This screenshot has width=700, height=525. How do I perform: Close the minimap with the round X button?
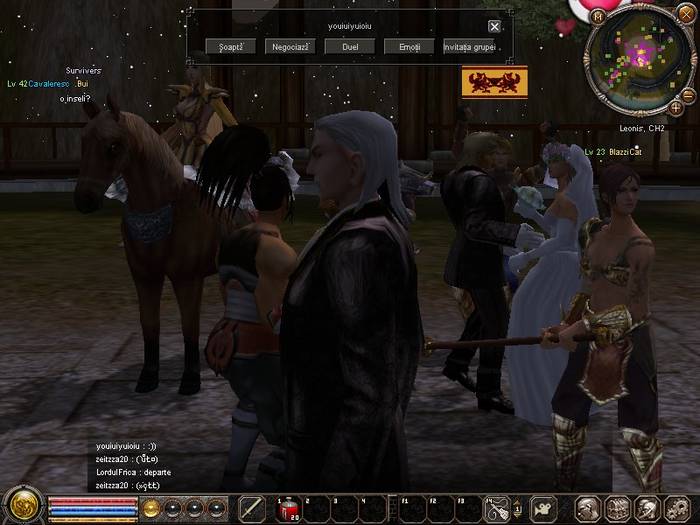[x=686, y=14]
